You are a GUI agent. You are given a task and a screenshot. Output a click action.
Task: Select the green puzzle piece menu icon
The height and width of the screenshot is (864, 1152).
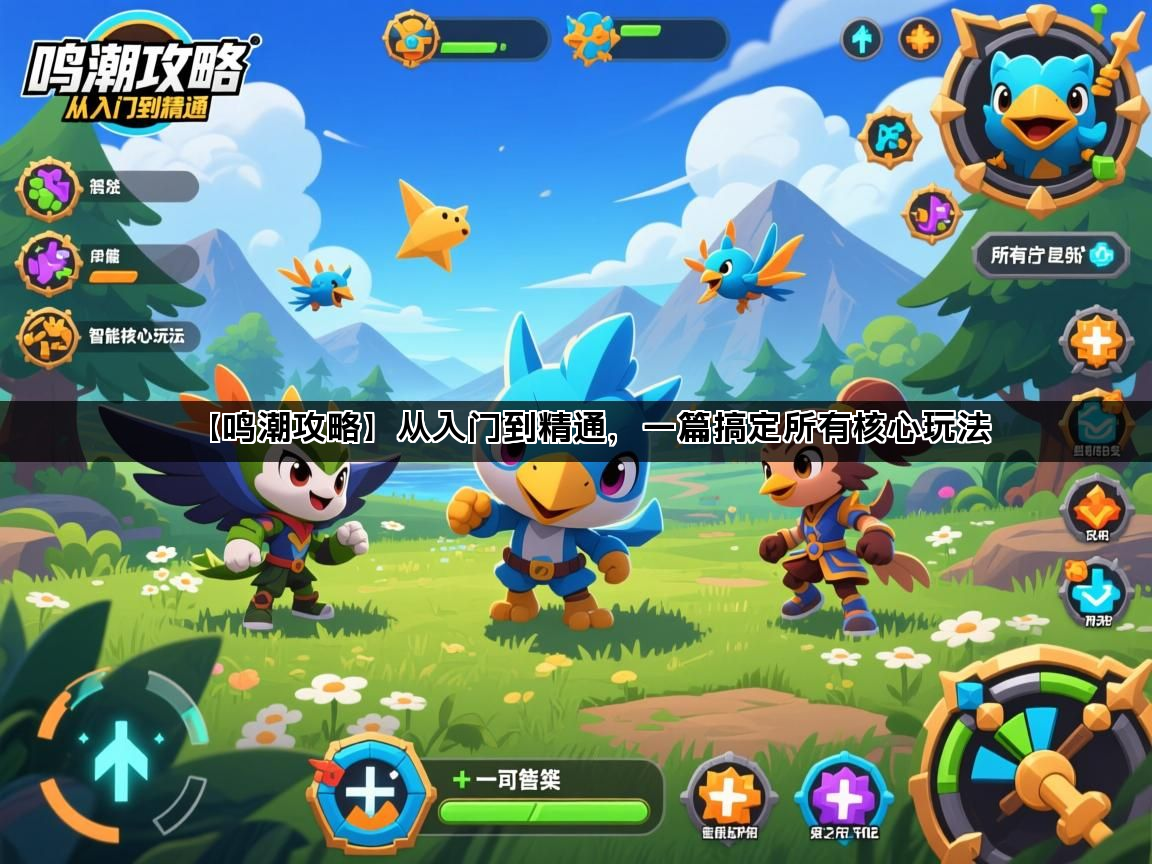click(47, 188)
